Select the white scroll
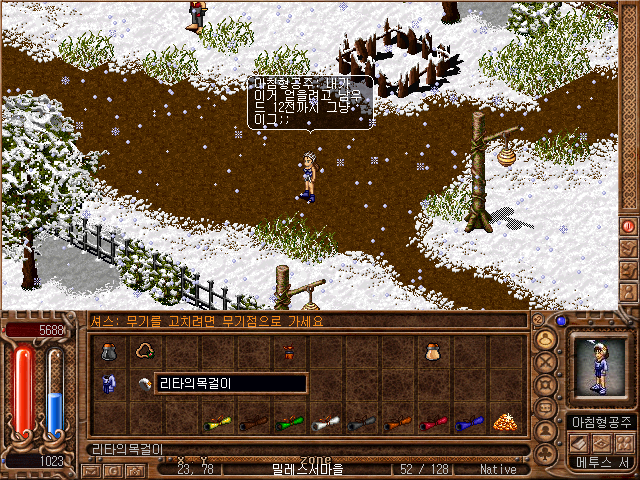 coord(325,423)
